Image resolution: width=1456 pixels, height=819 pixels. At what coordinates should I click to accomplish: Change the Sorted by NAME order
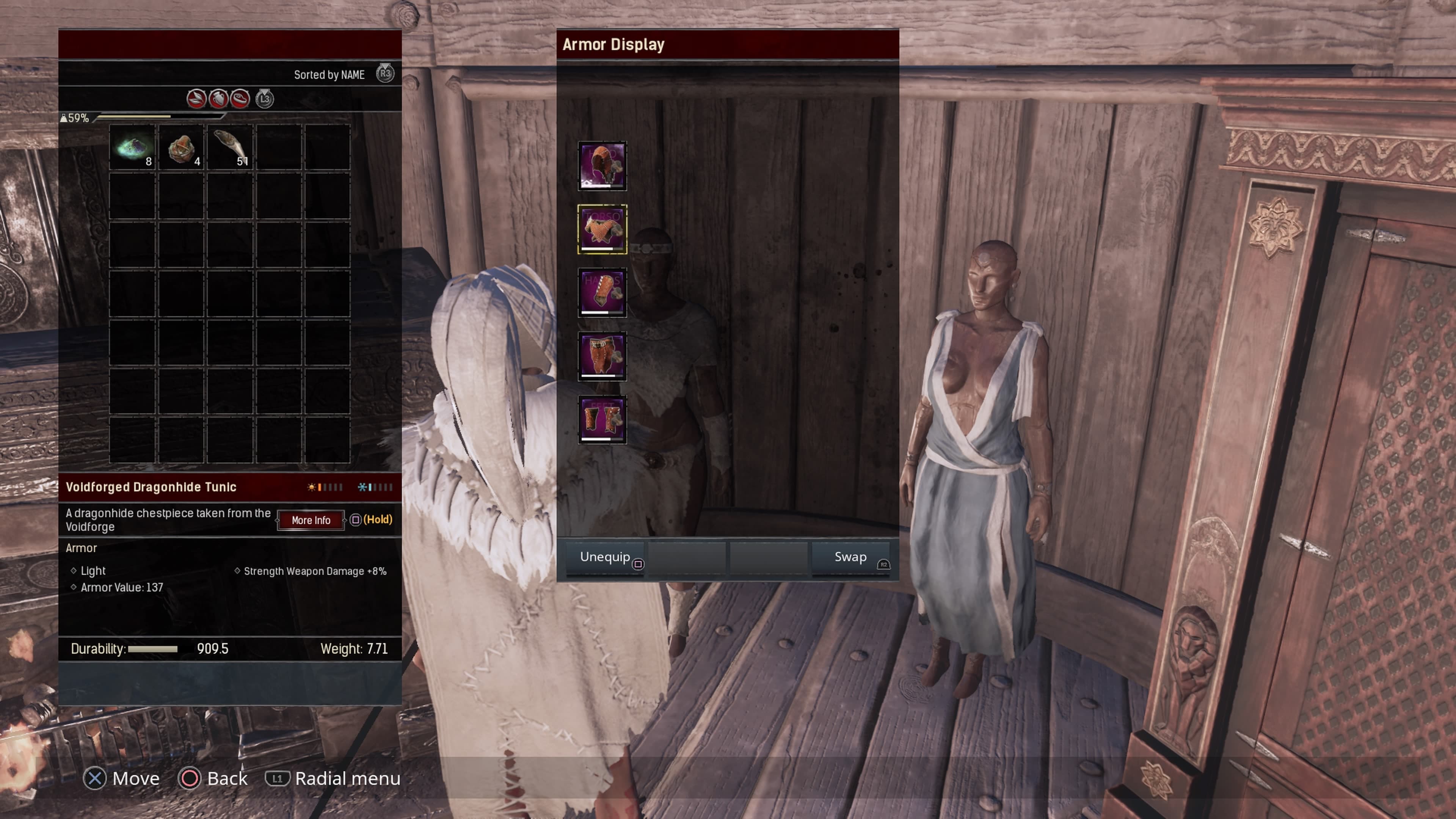click(x=329, y=75)
